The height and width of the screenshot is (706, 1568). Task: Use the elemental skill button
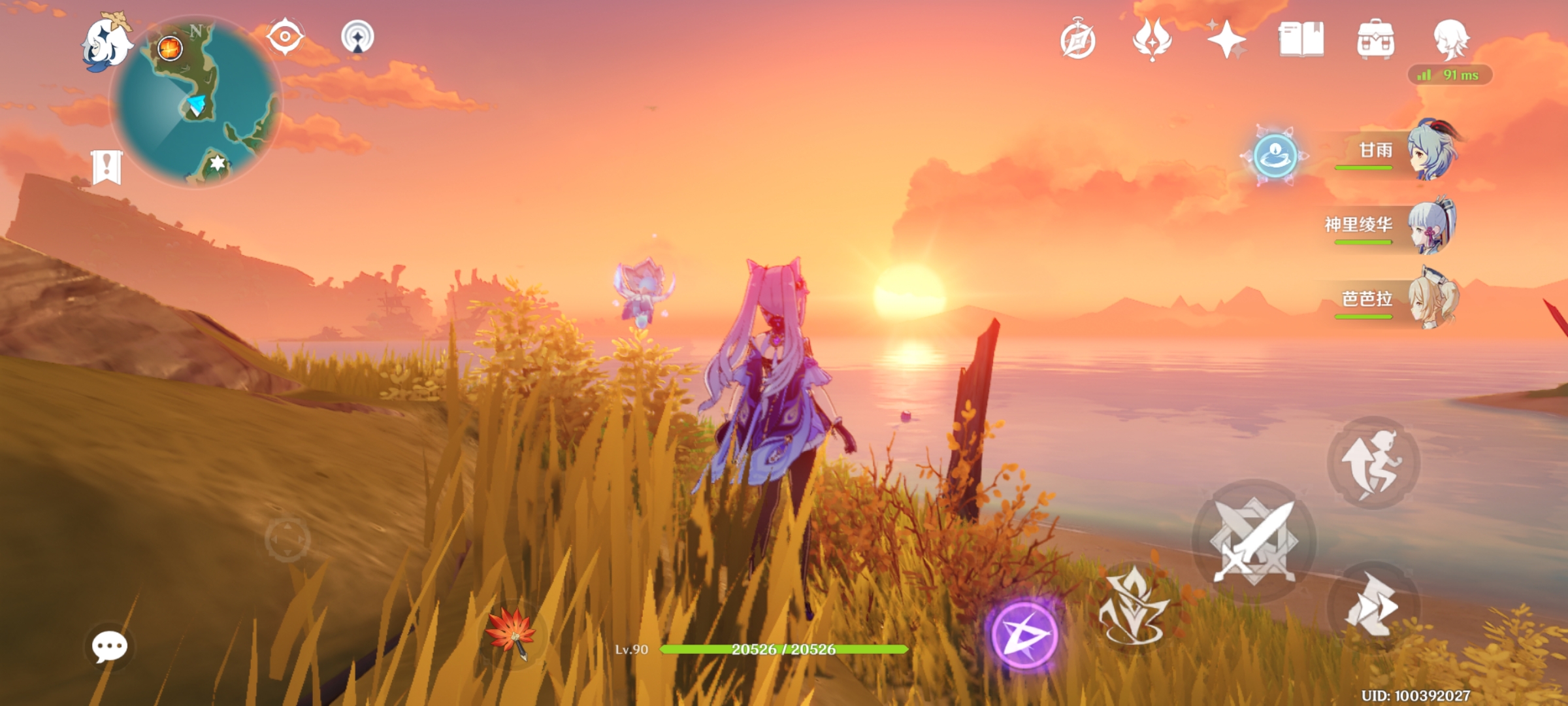tap(1134, 606)
